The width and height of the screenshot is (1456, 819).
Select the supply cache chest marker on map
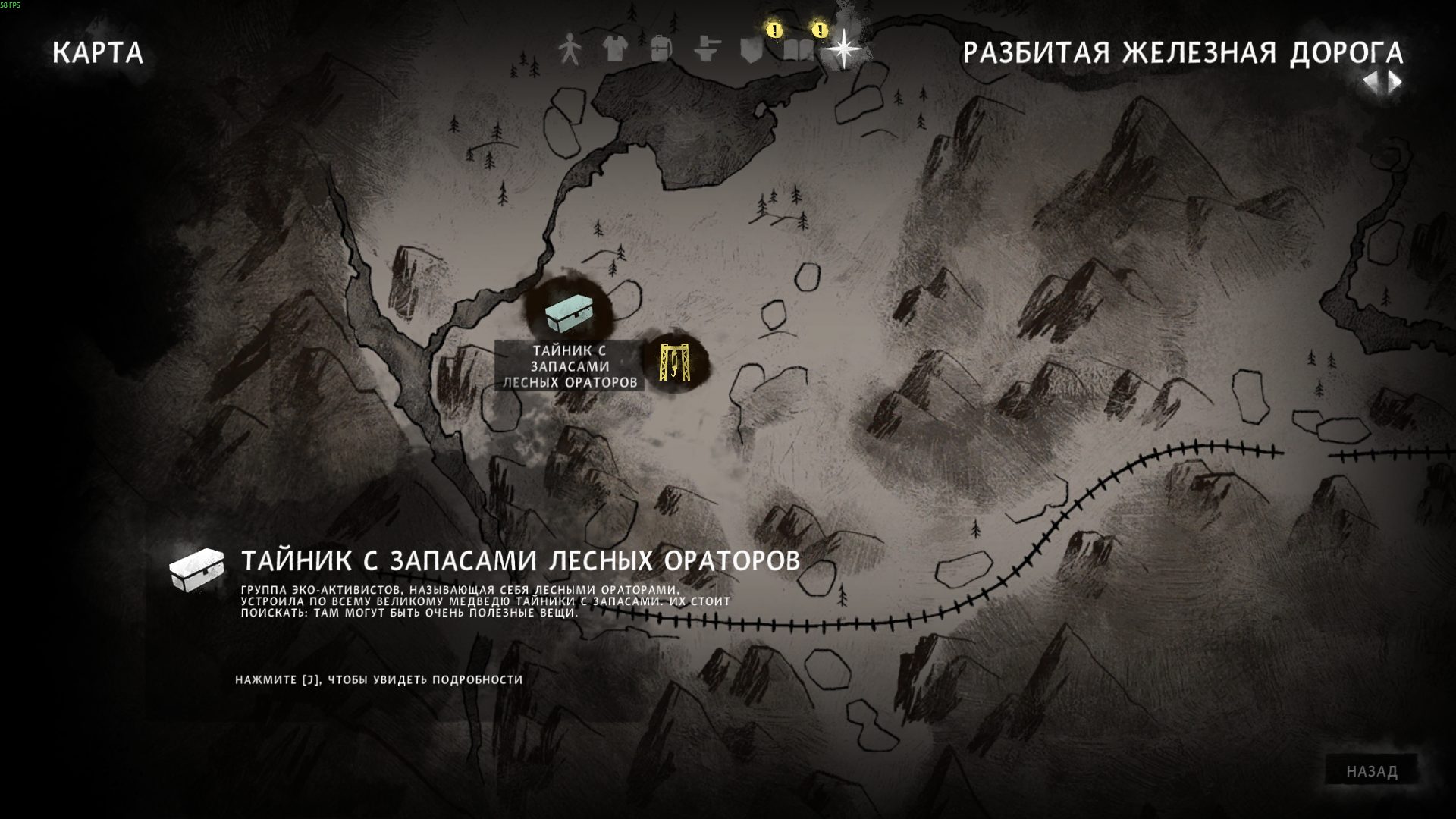click(x=567, y=312)
